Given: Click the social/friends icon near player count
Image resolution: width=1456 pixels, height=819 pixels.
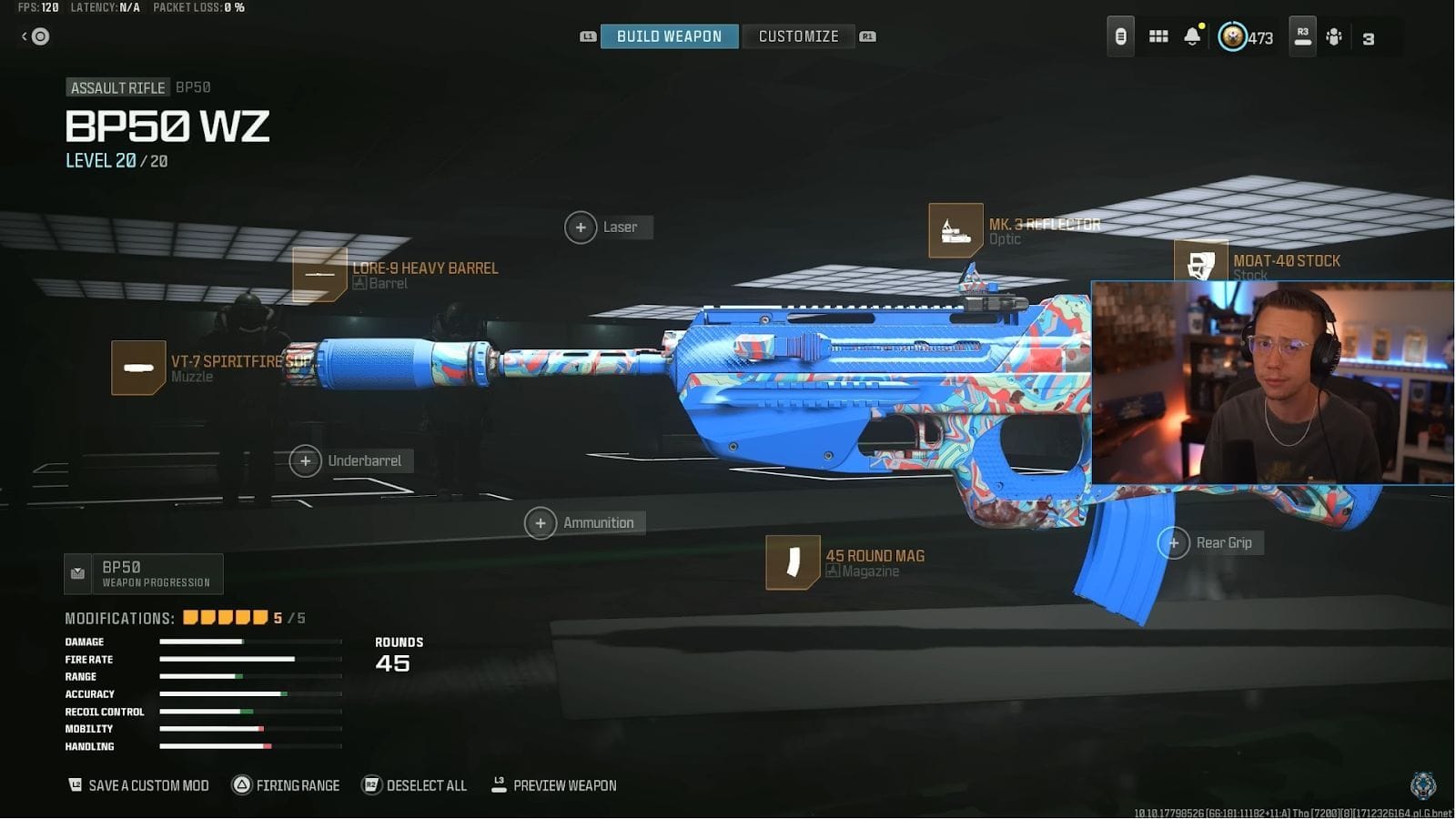Looking at the screenshot, I should (1334, 36).
